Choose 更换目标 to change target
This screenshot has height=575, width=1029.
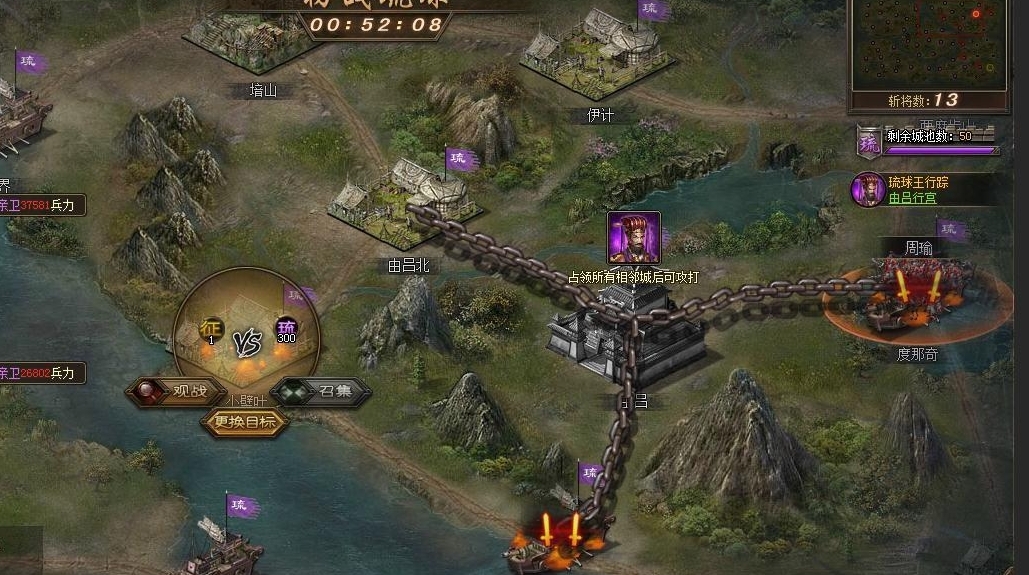point(245,422)
